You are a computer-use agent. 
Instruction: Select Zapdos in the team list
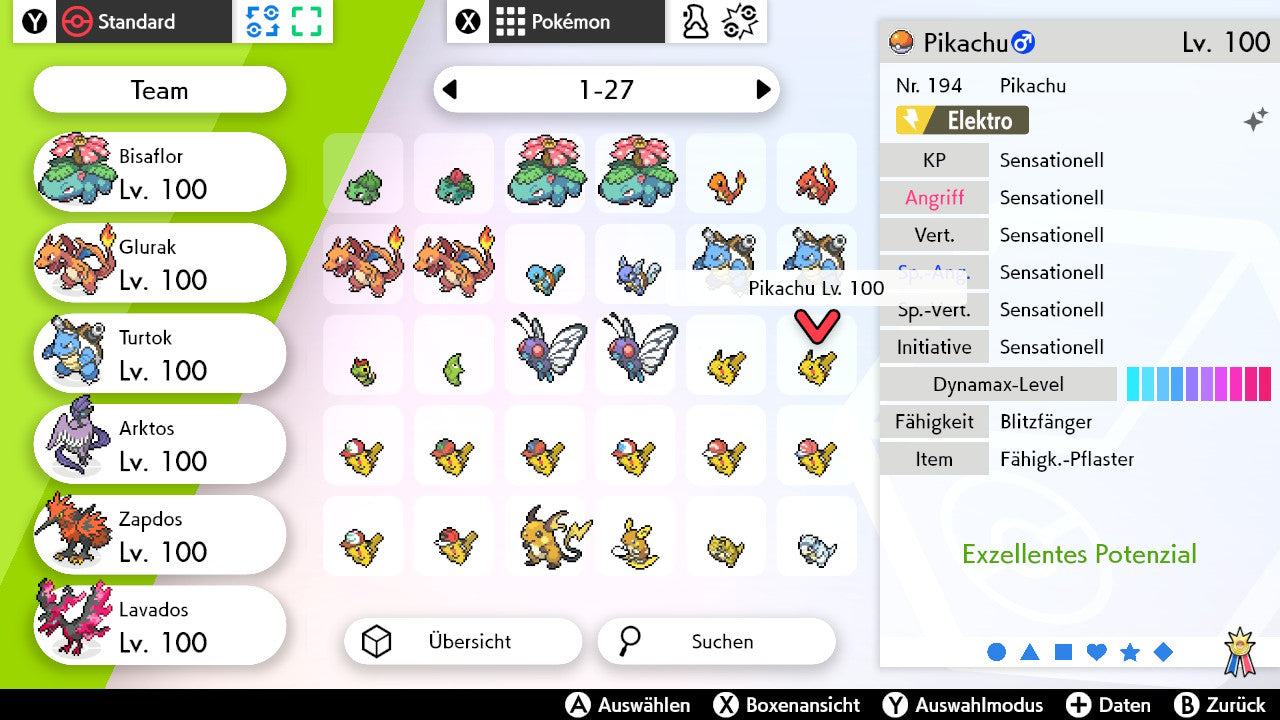click(160, 536)
